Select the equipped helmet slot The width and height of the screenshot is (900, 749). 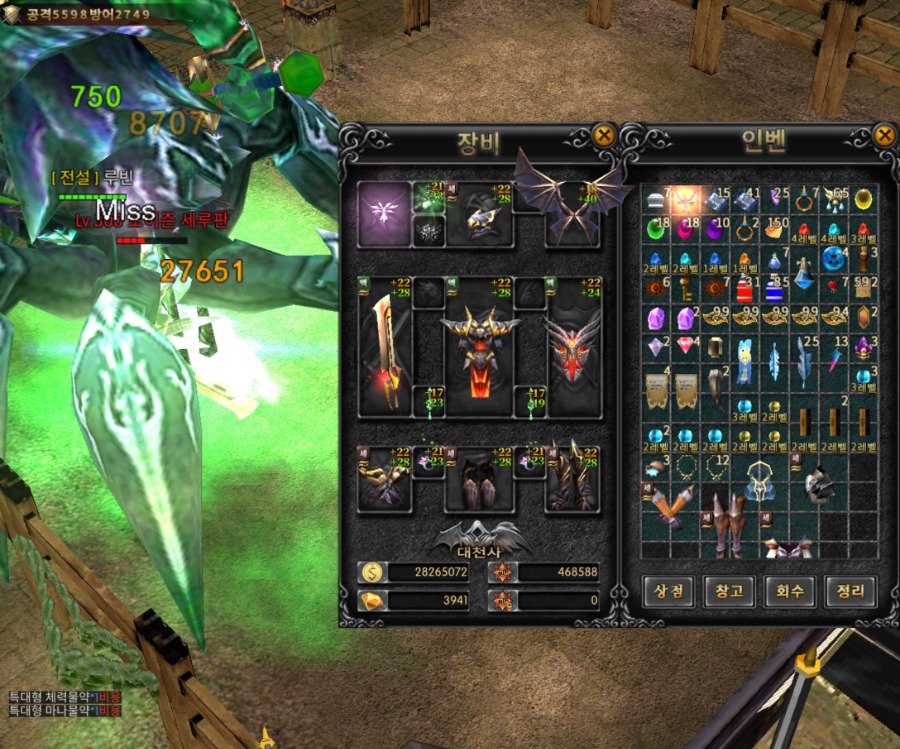tap(479, 213)
